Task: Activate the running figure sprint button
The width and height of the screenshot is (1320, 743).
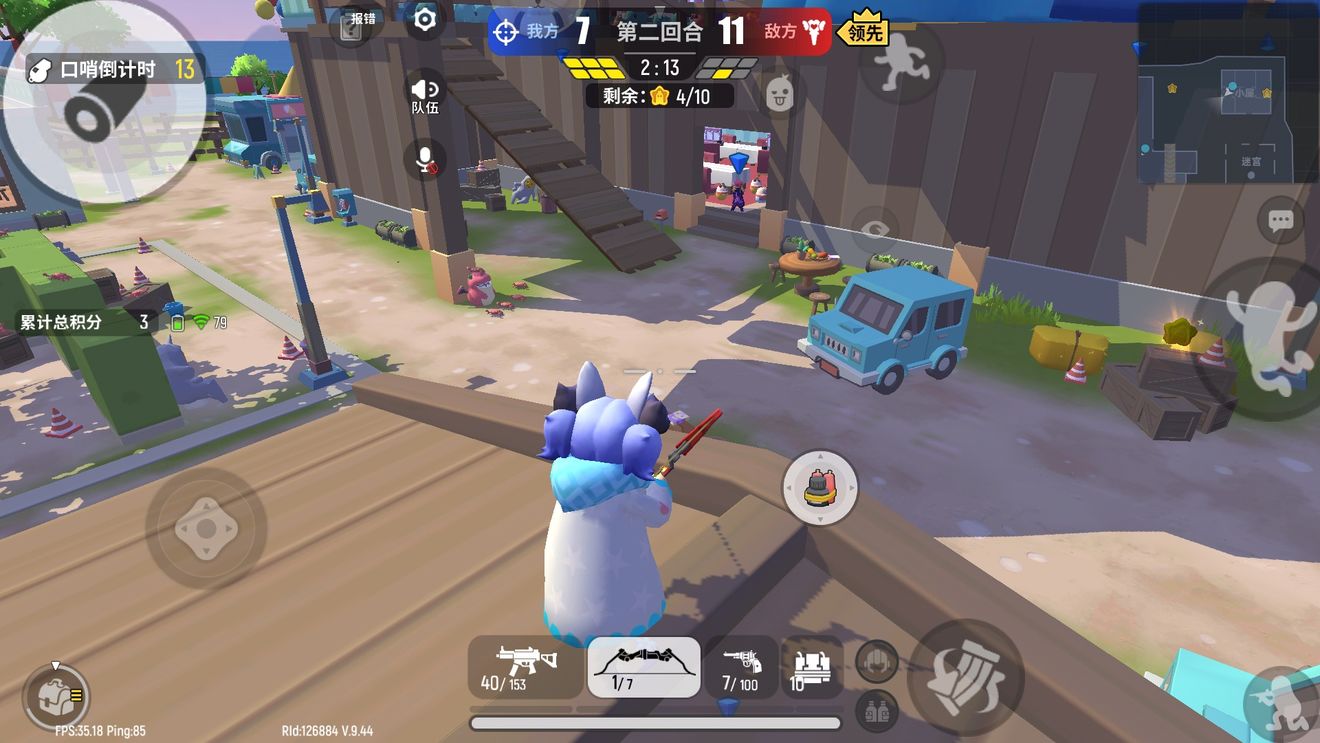Action: (901, 60)
